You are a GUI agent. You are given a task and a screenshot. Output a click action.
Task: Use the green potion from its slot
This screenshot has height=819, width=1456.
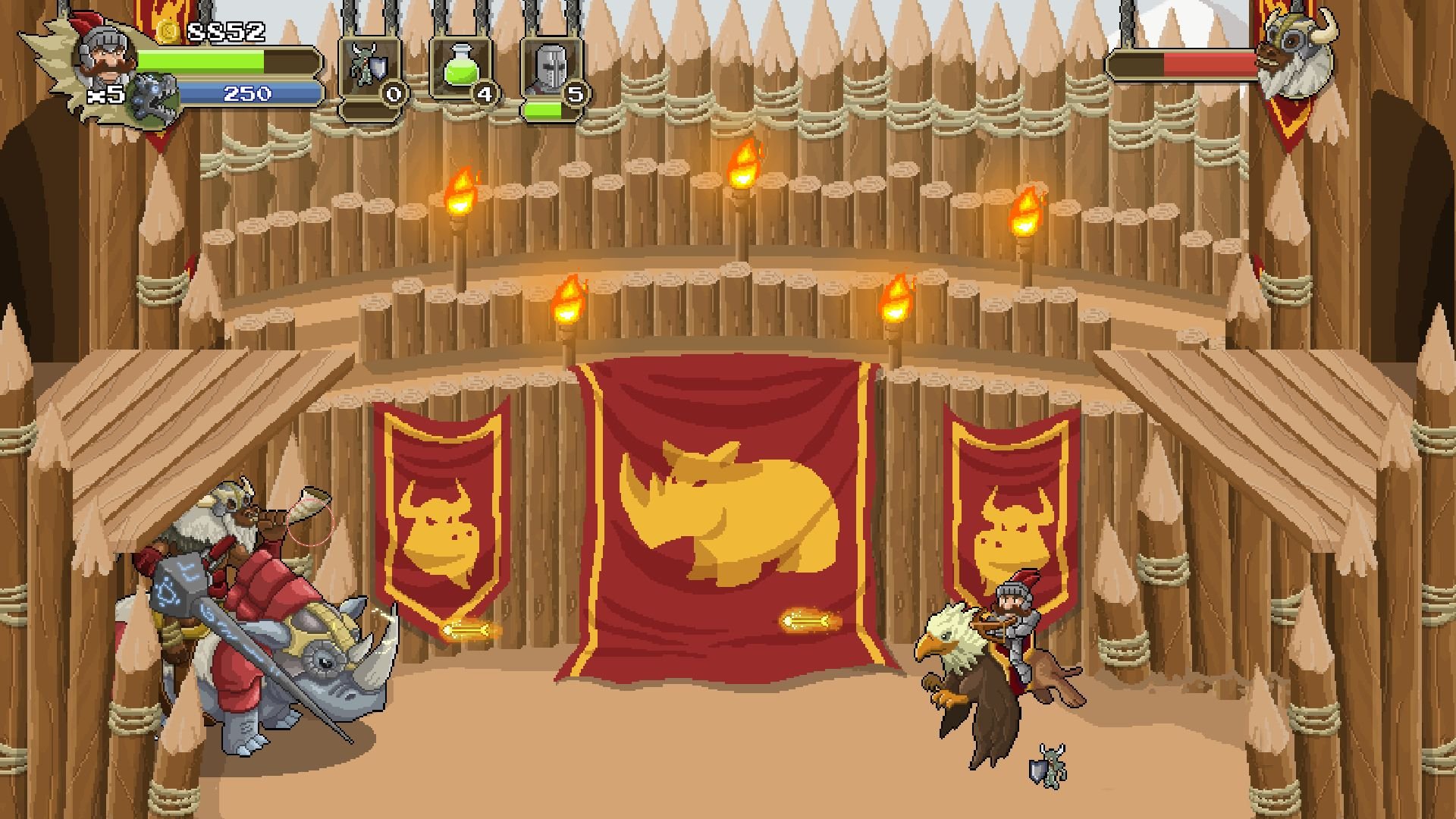click(x=462, y=68)
